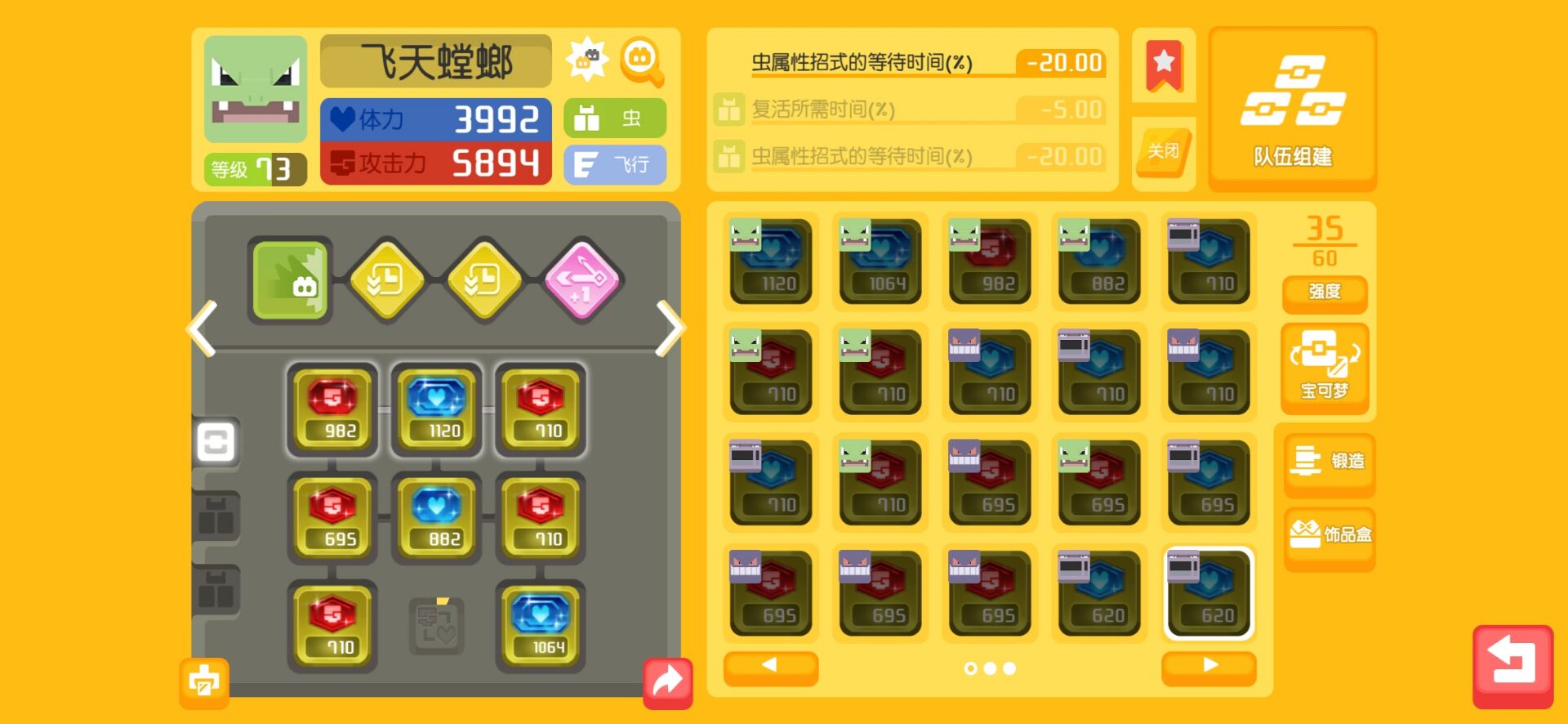Expand skills right with the white chevron
Viewport: 1568px width, 724px height.
pos(672,327)
